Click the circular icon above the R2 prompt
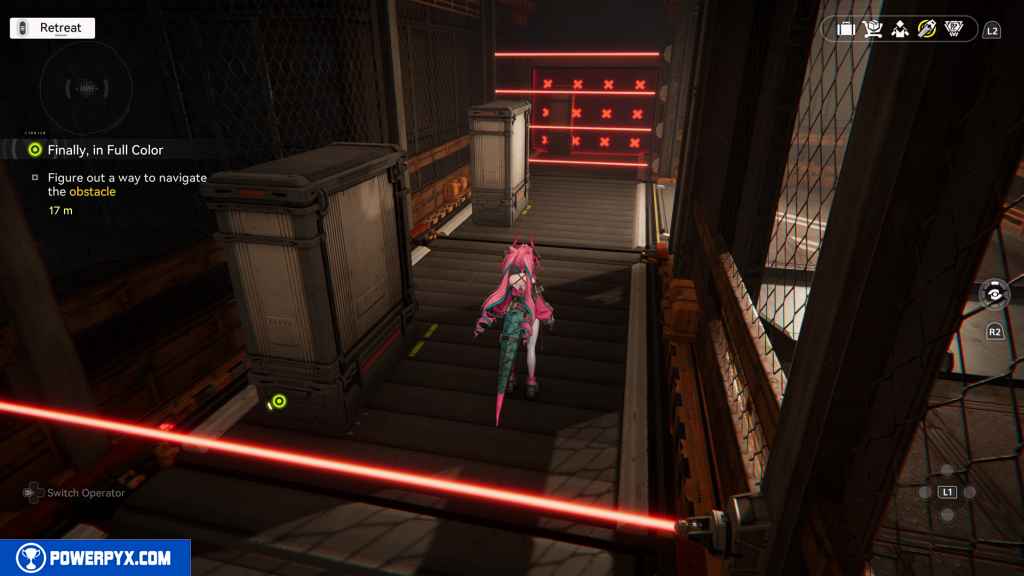The height and width of the screenshot is (576, 1024). (995, 294)
